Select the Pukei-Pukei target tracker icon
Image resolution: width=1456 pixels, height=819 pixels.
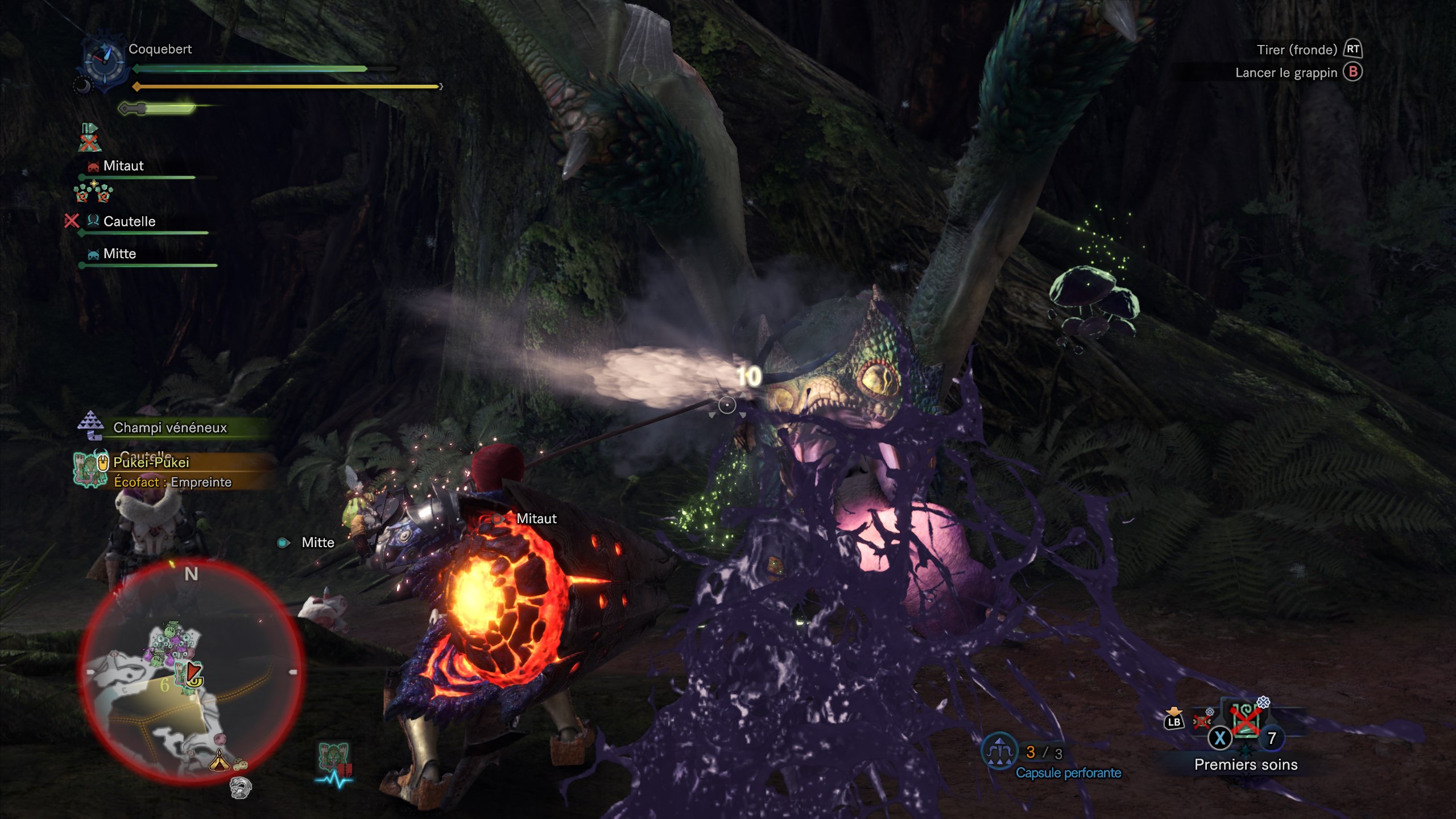tap(90, 469)
